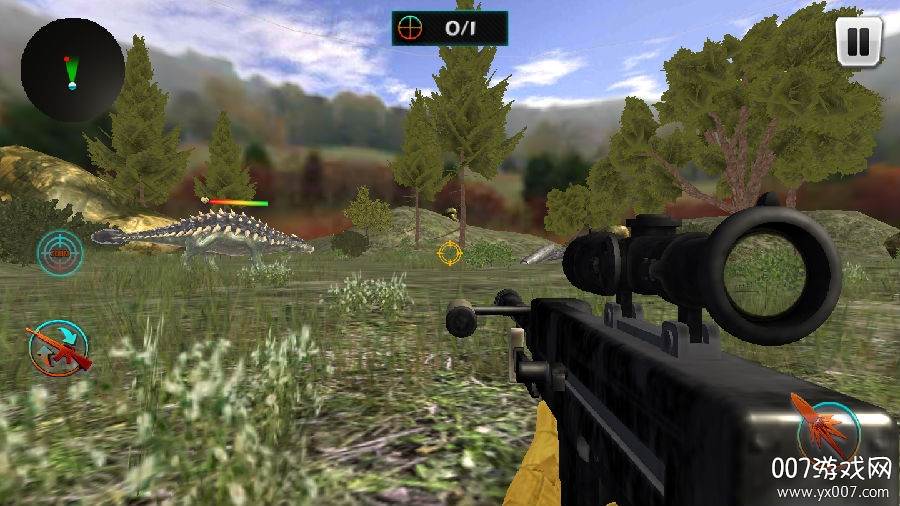Toggle the sniper scope zoom button

point(60,254)
